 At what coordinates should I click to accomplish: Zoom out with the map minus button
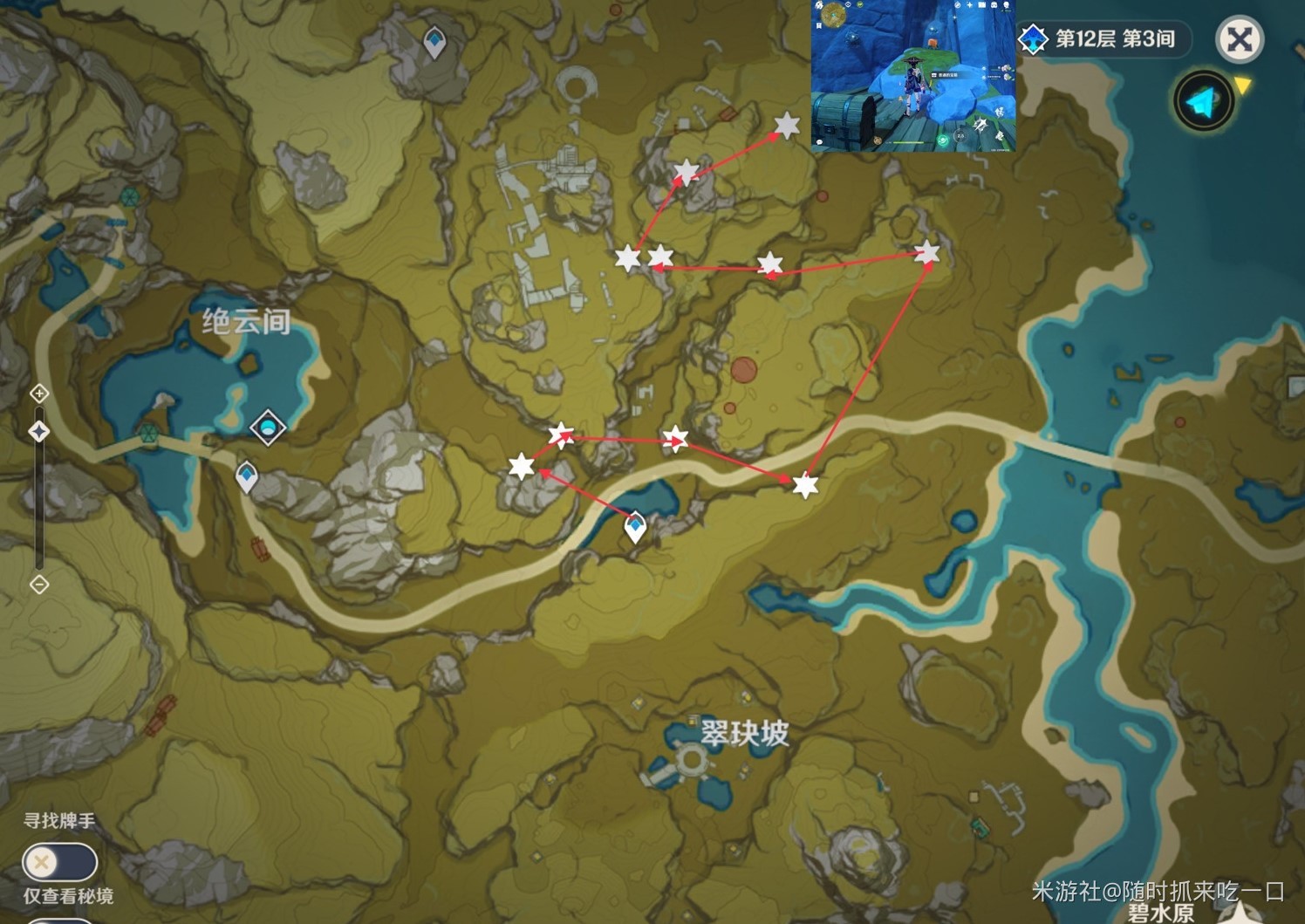pos(39,584)
